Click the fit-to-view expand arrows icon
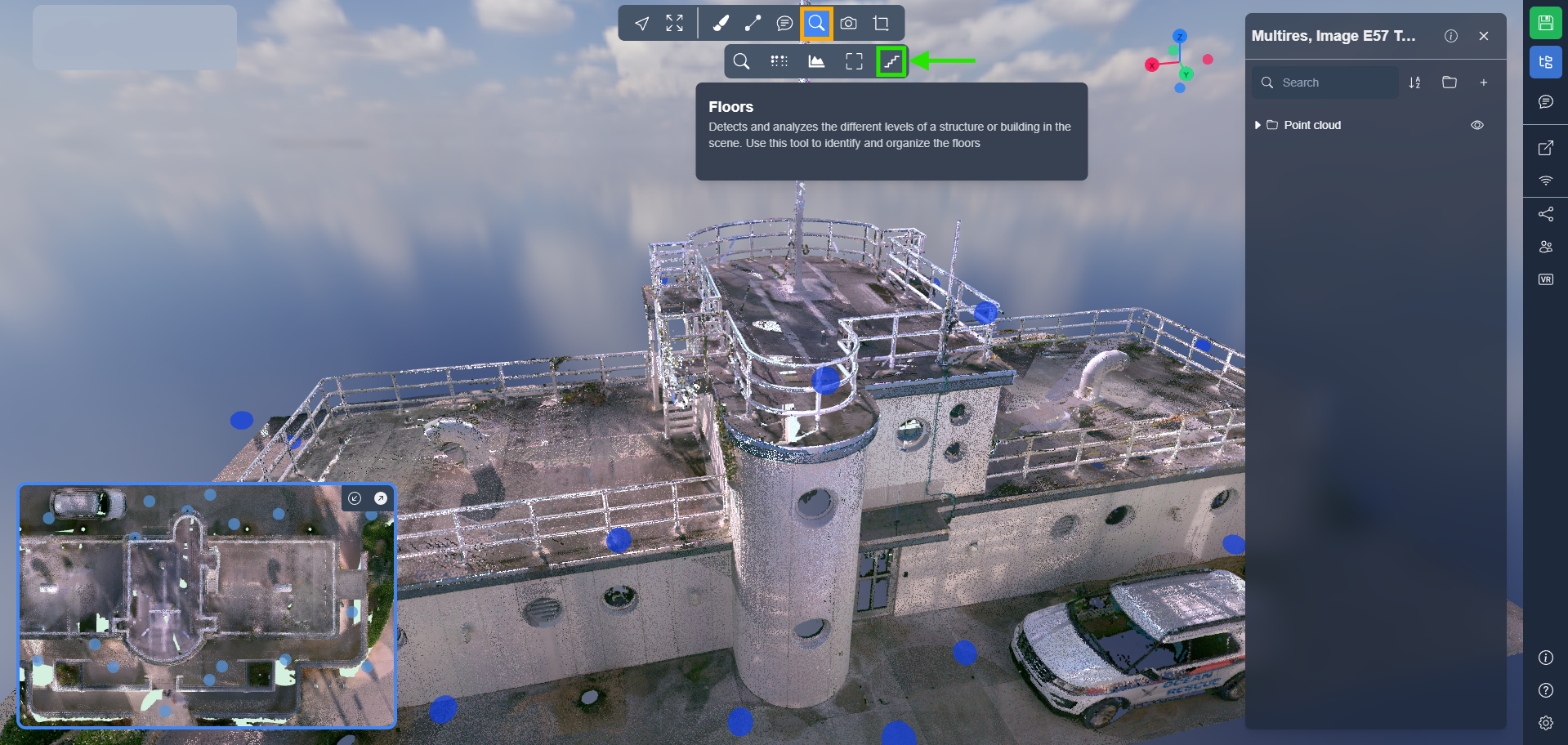Image resolution: width=1568 pixels, height=745 pixels. point(674,24)
